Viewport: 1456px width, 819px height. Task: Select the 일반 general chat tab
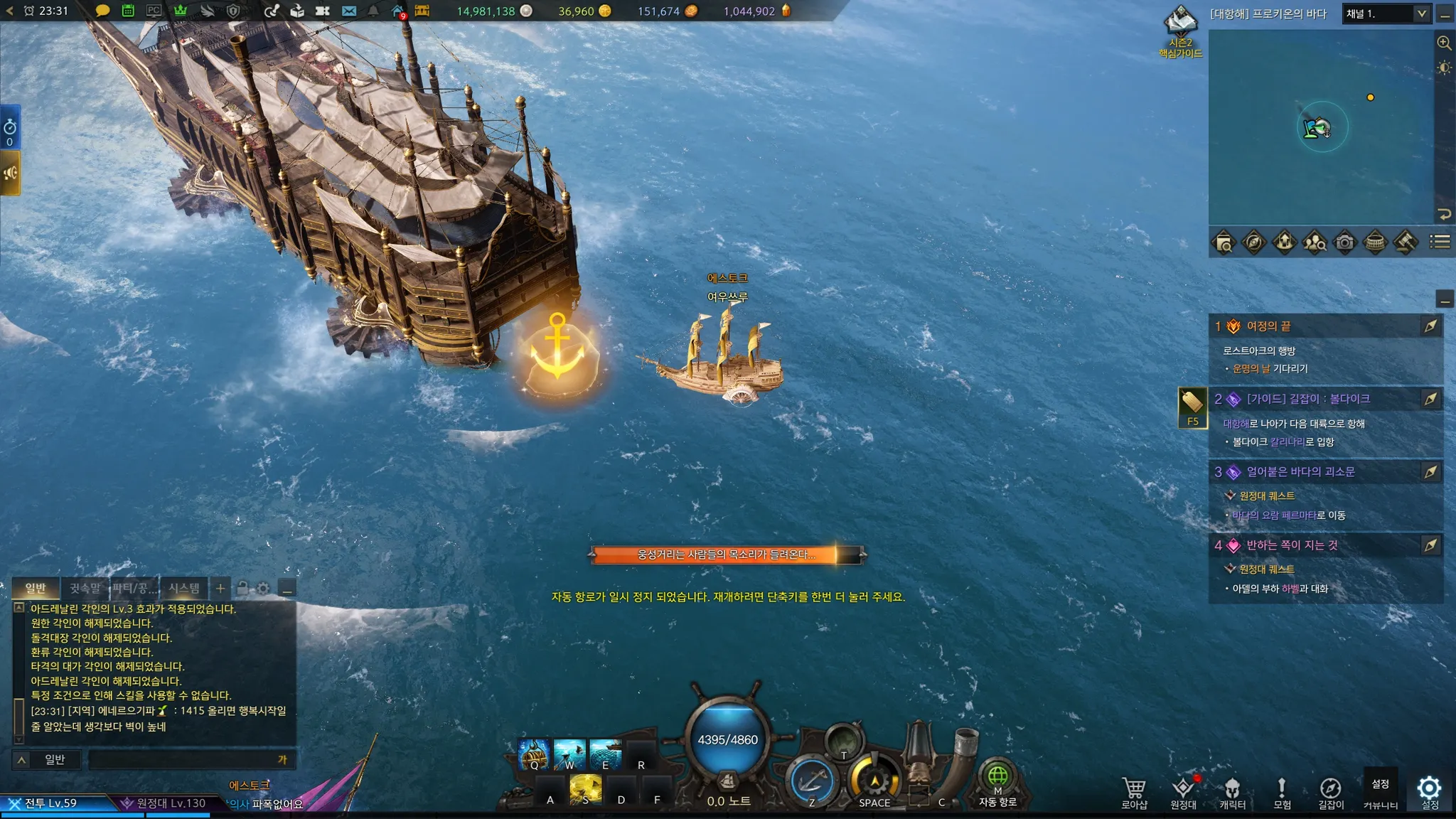tap(36, 588)
